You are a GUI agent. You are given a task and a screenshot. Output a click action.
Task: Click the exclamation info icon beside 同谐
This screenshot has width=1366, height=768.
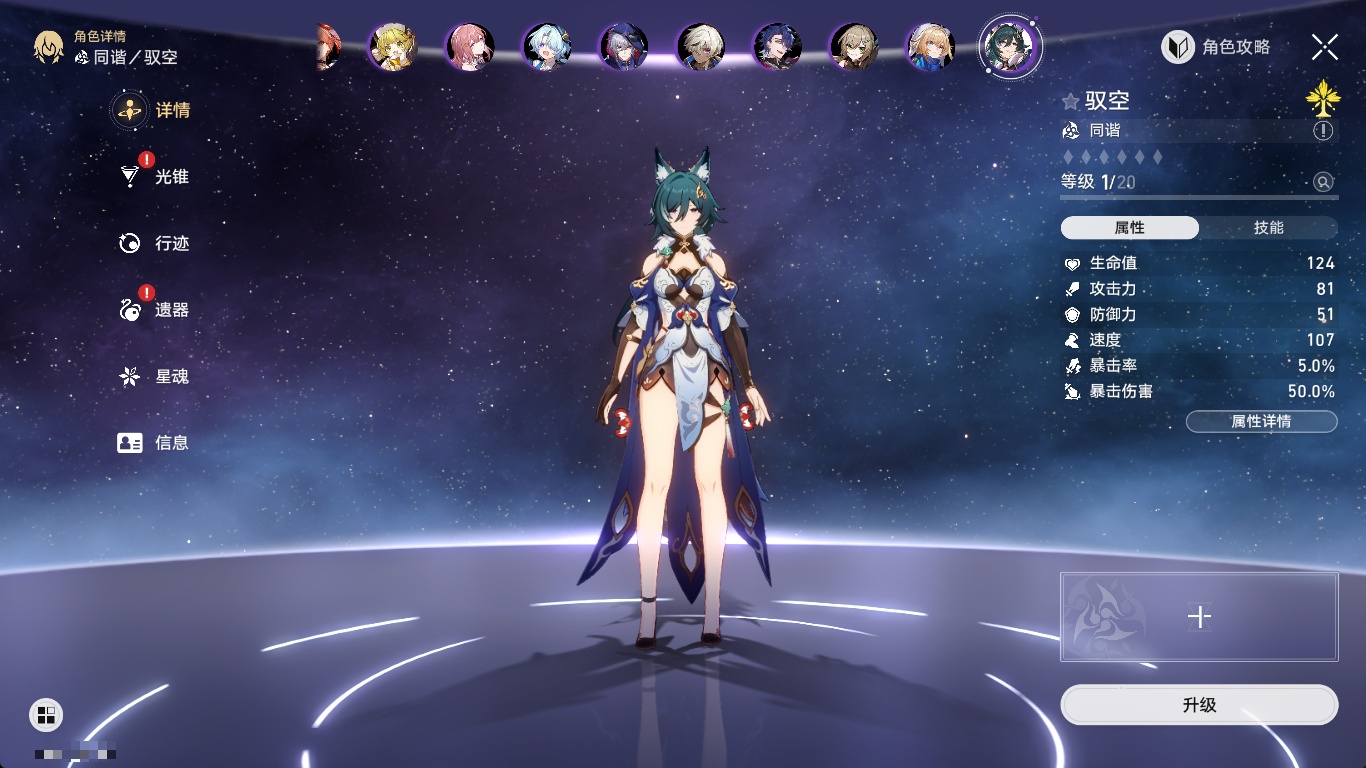1323,131
